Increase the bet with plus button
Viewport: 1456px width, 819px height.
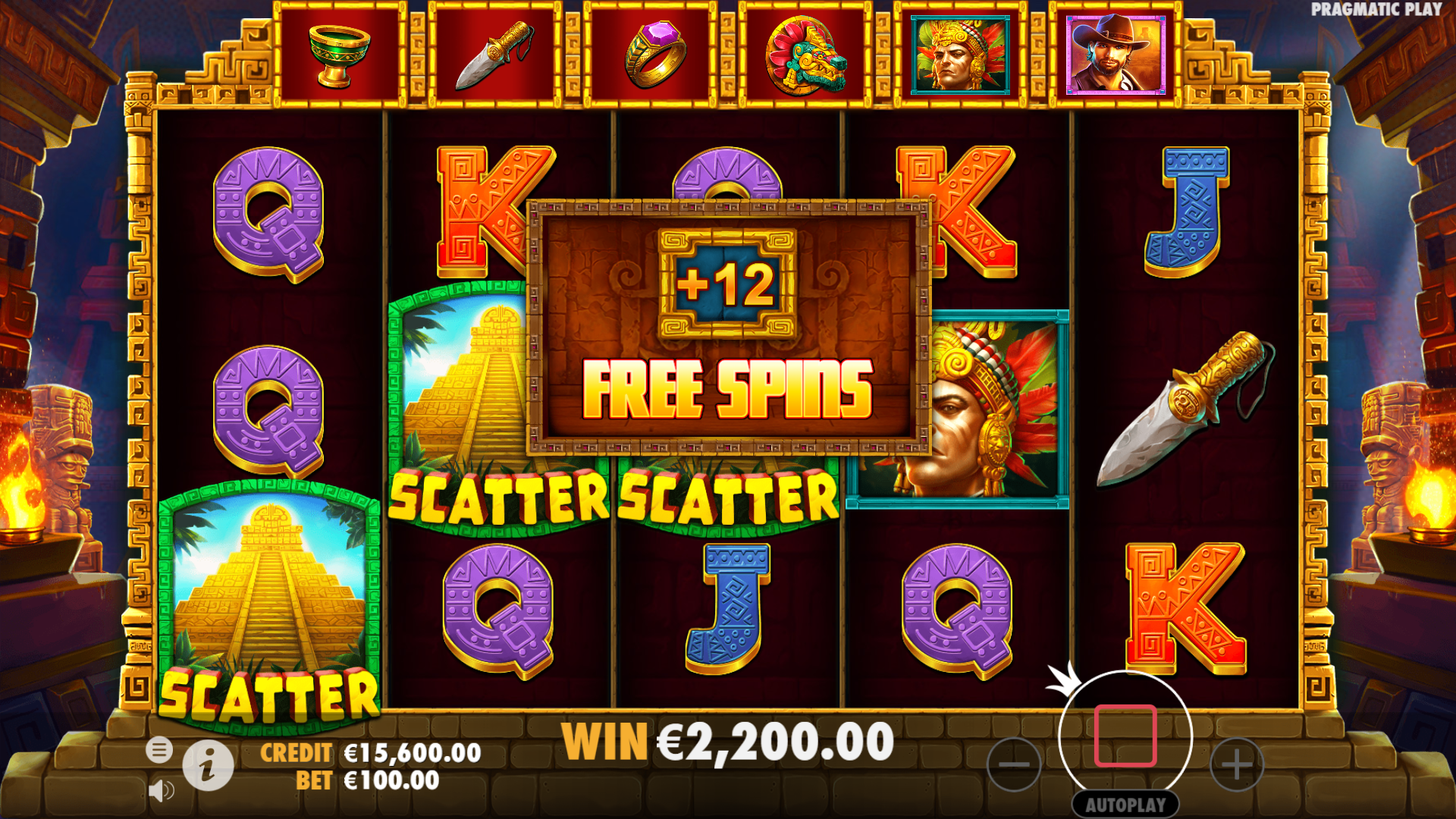pos(1236,764)
